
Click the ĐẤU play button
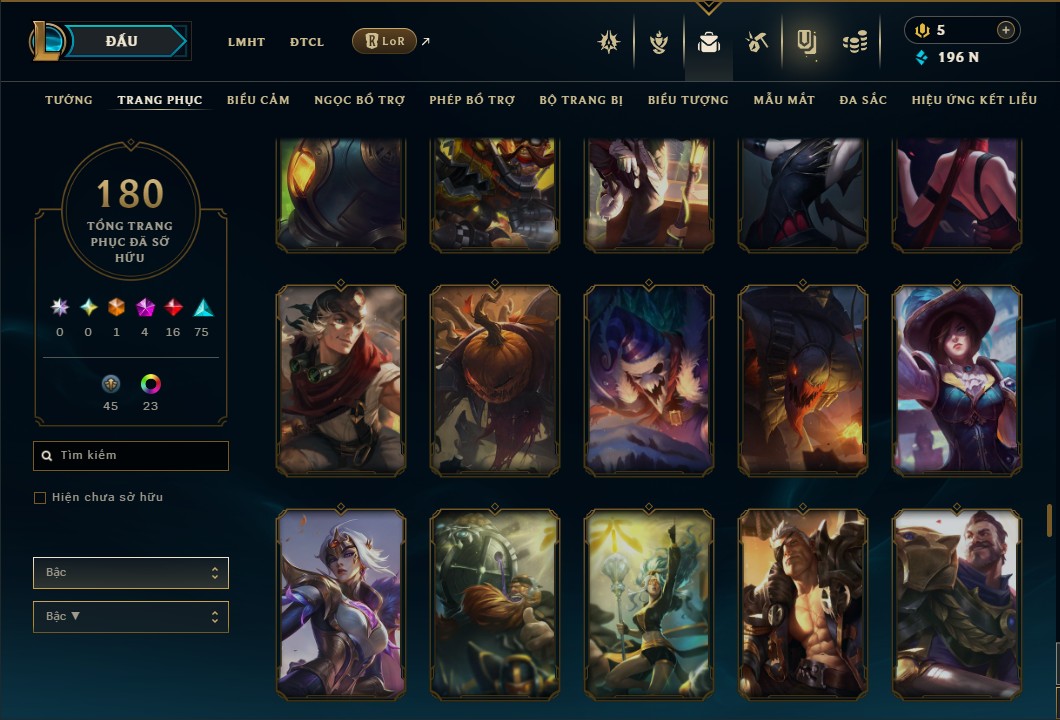(x=122, y=41)
